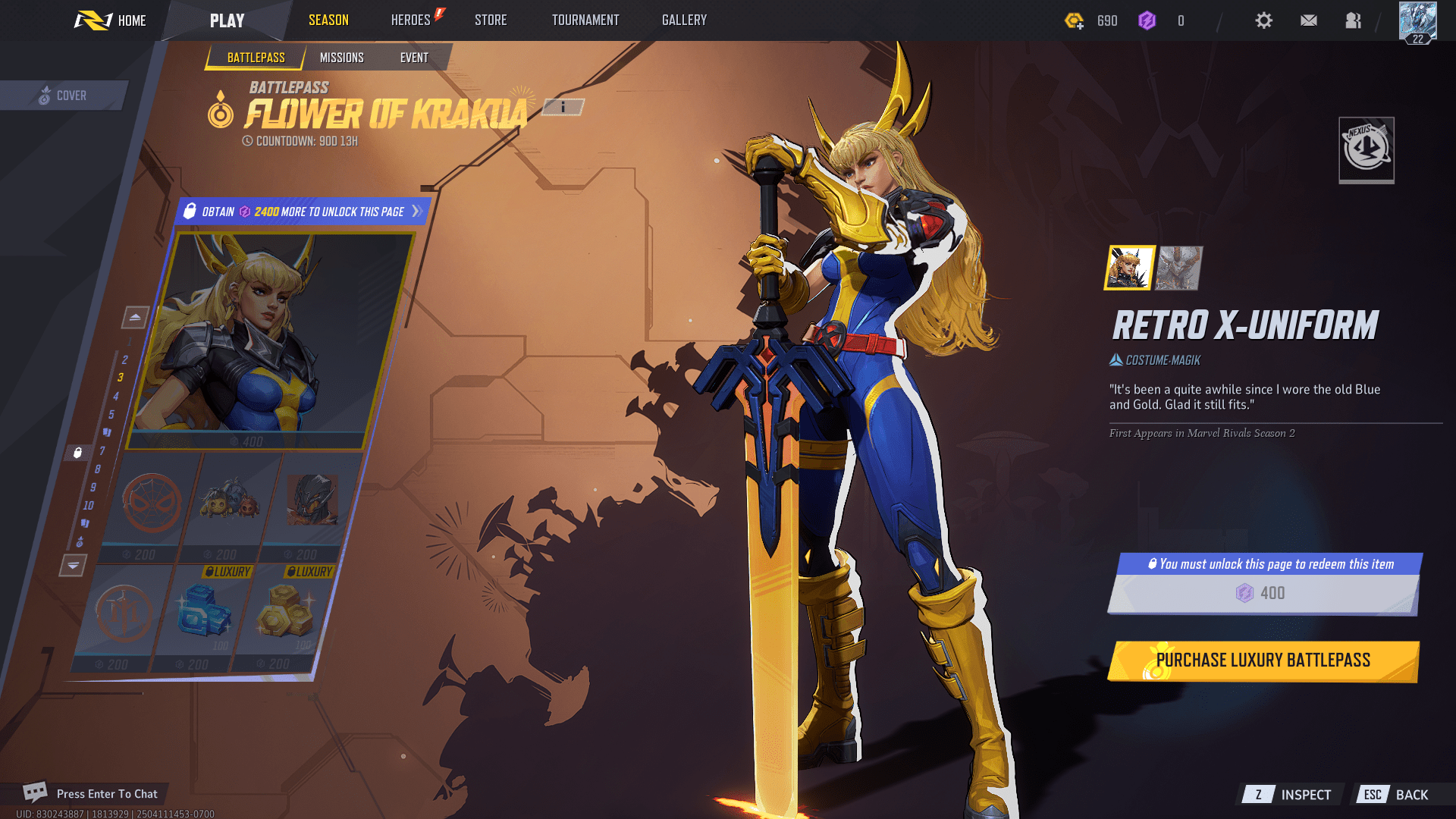The width and height of the screenshot is (1456, 819).
Task: Open the mail inbox
Action: click(x=1309, y=20)
